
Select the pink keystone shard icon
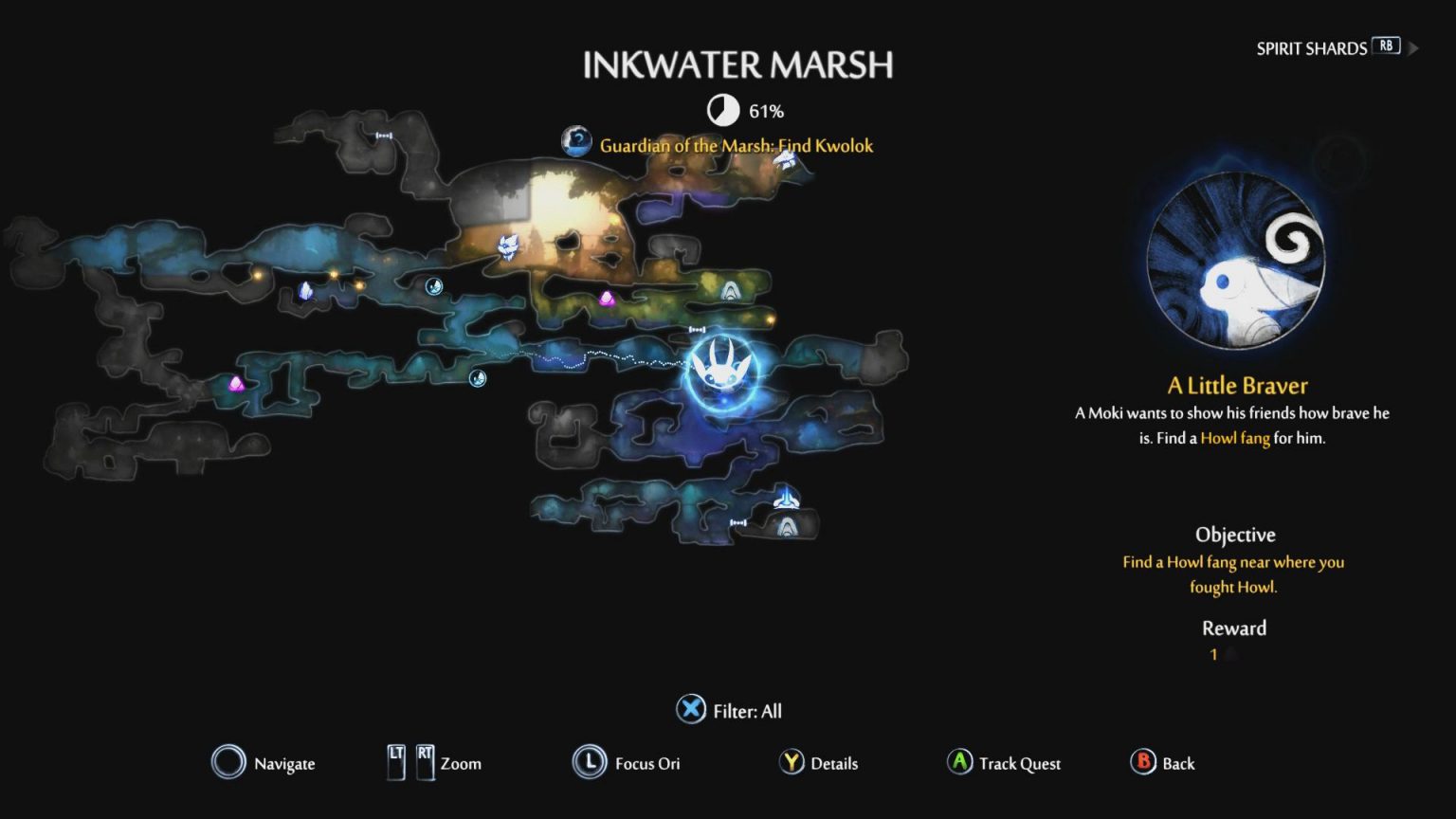pos(608,299)
